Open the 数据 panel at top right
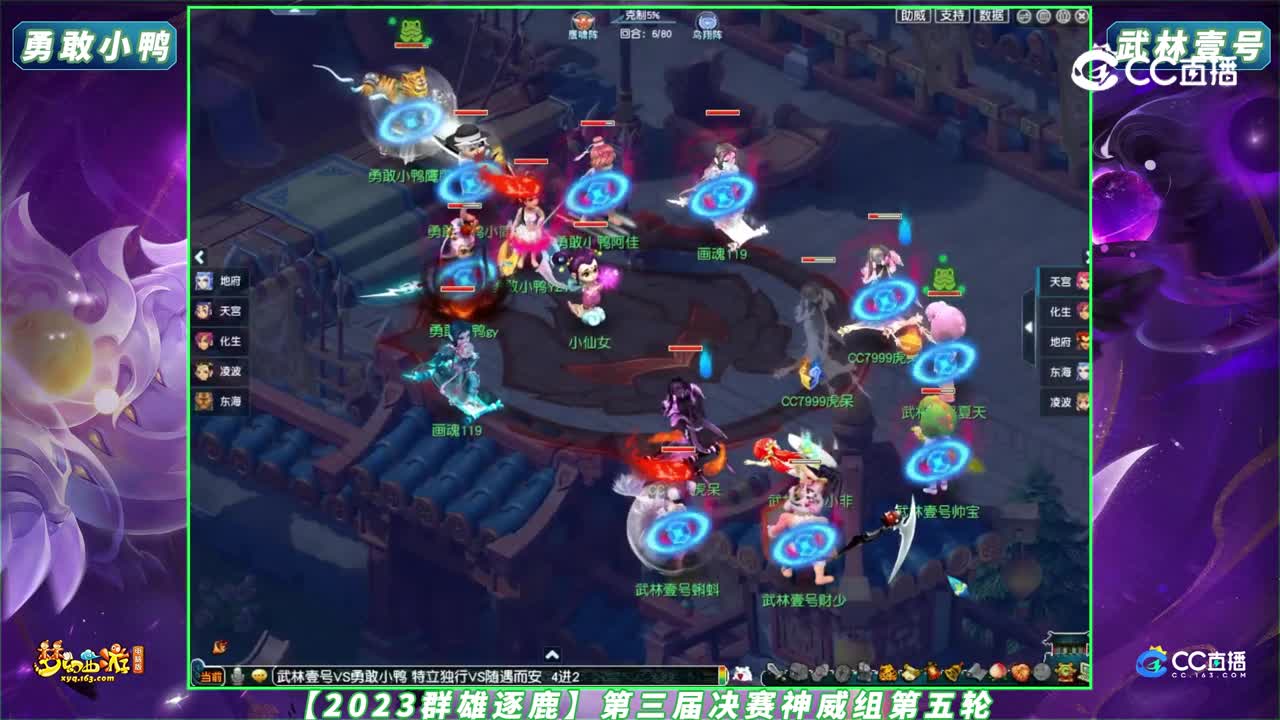The width and height of the screenshot is (1280, 720). coord(991,17)
